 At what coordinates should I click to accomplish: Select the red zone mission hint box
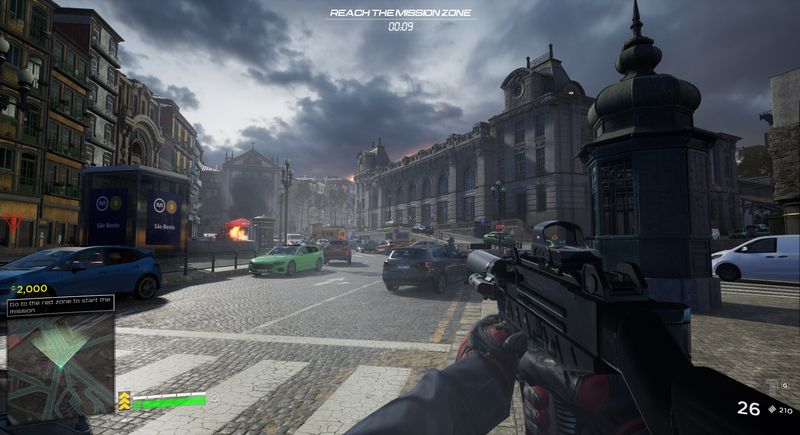point(60,303)
